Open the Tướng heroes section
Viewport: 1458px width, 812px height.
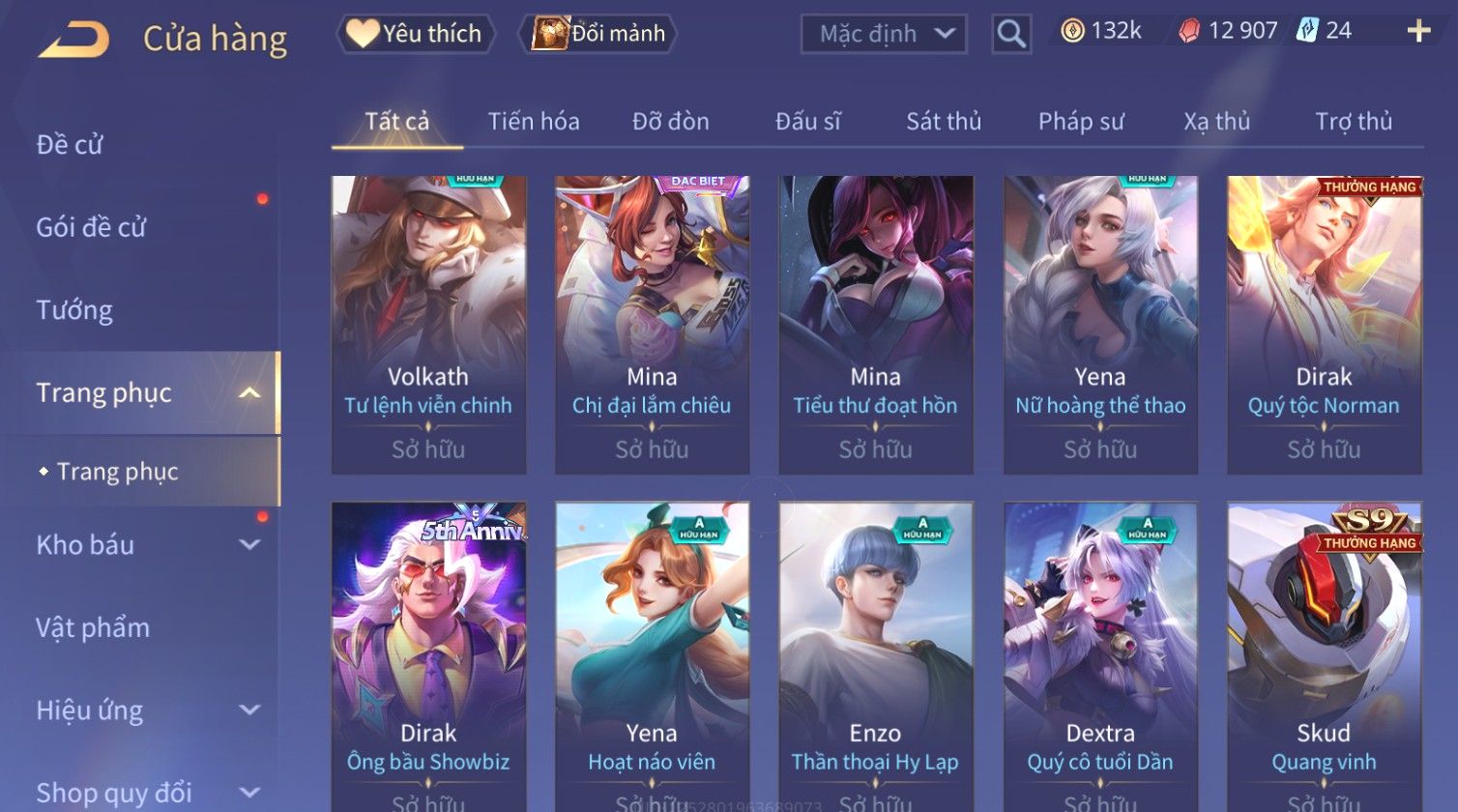coord(74,310)
